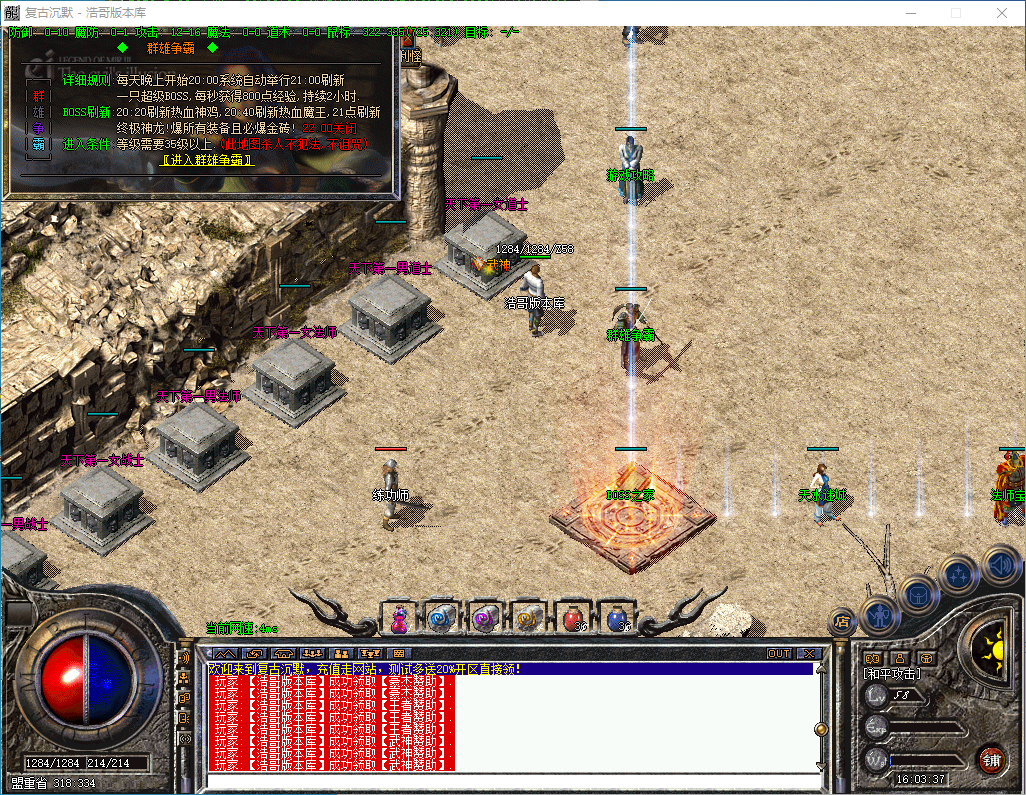Viewport: 1026px width, 795px height.
Task: Click the red 铺 stall button
Action: pyautogui.click(x=991, y=759)
